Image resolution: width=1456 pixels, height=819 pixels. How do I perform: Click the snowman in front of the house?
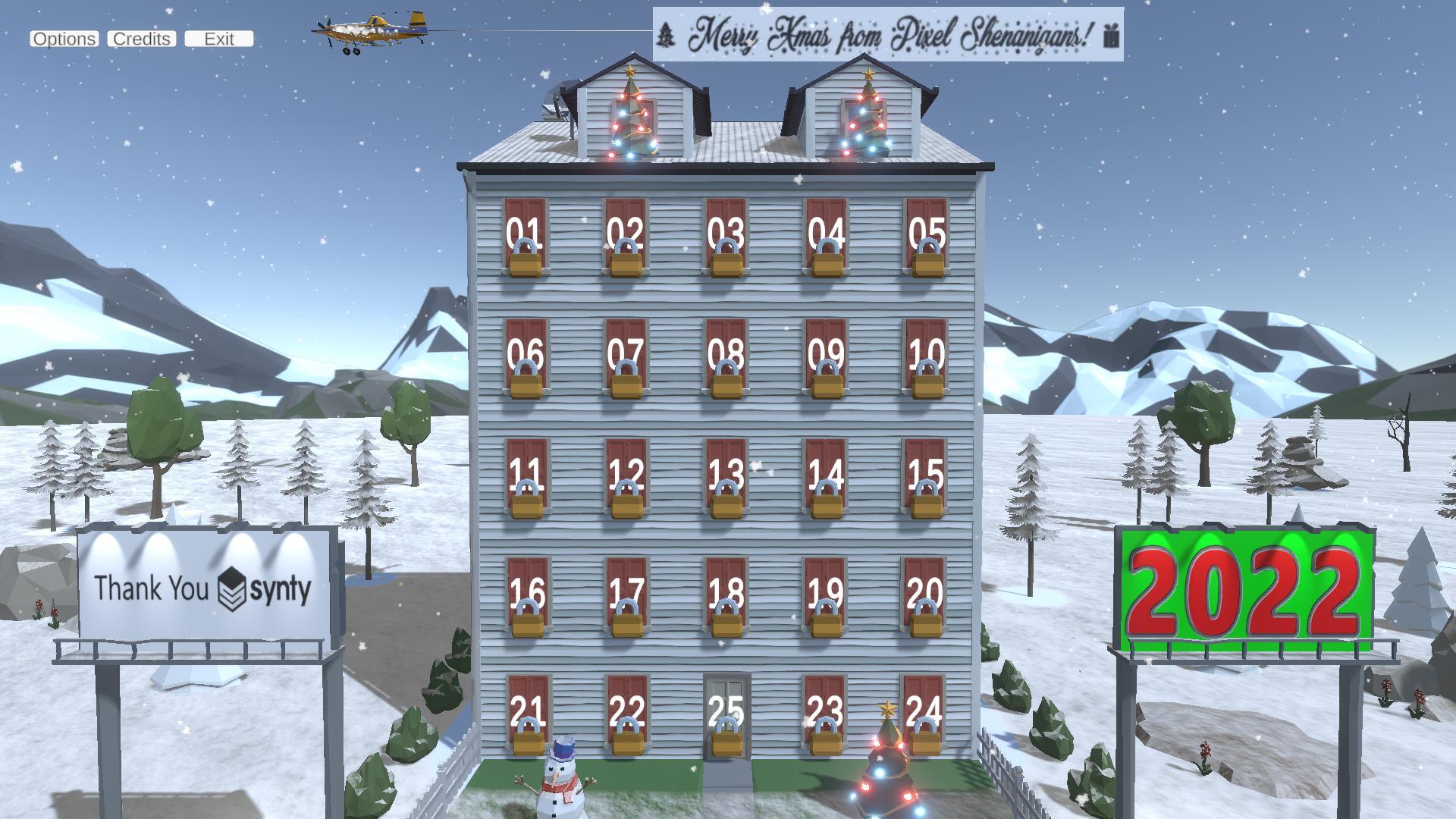click(562, 781)
